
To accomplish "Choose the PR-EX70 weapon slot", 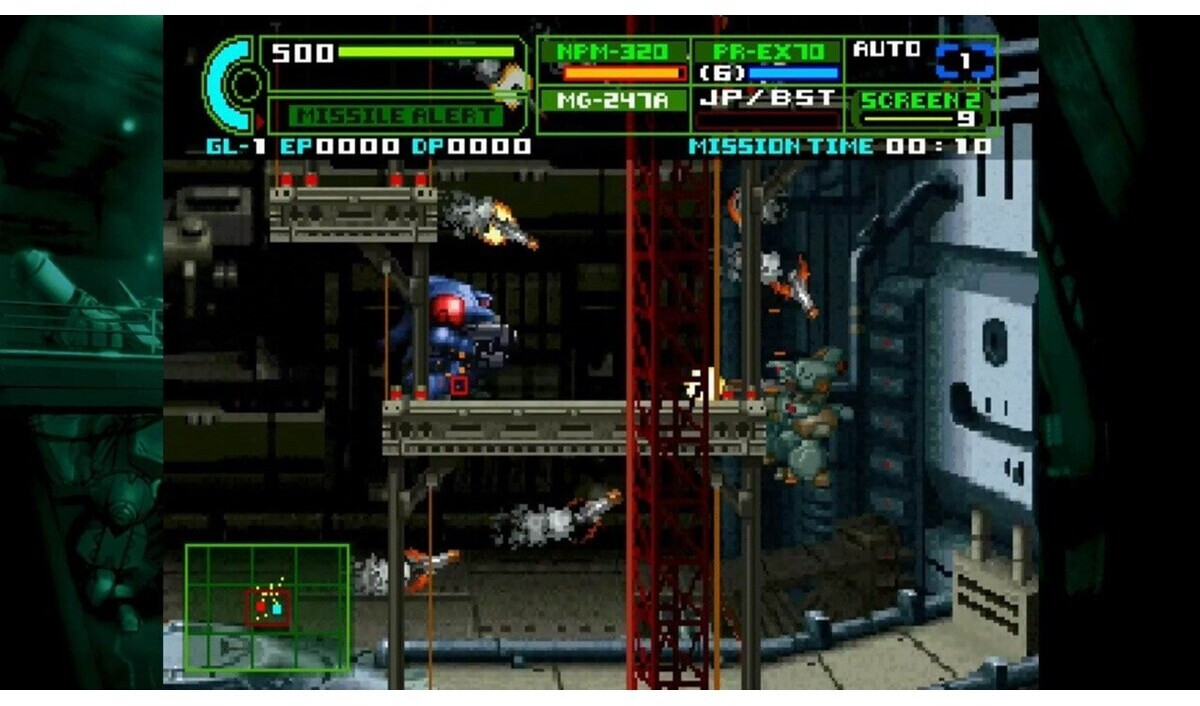I will coord(768,61).
